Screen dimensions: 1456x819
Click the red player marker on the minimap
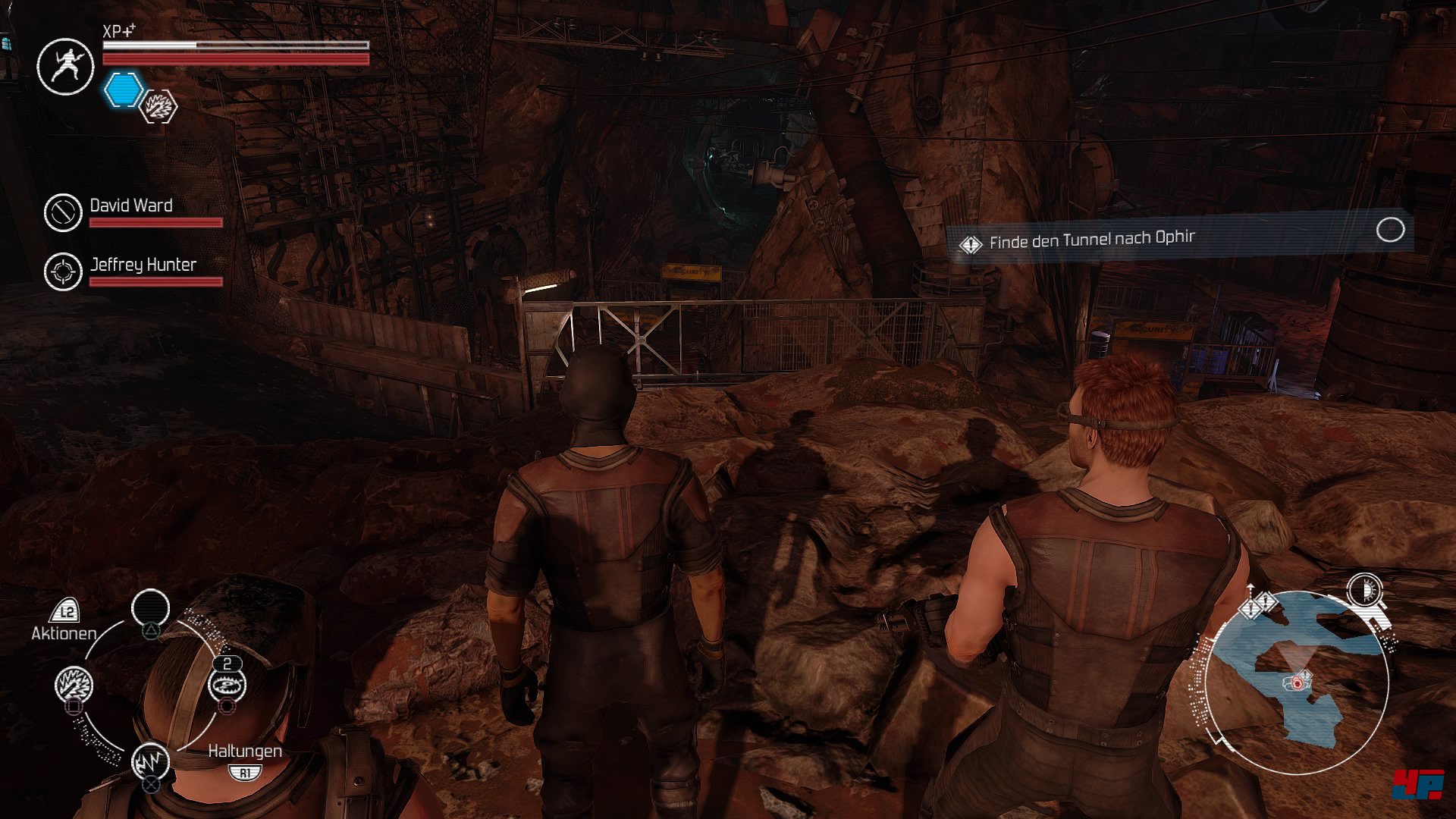(1298, 683)
